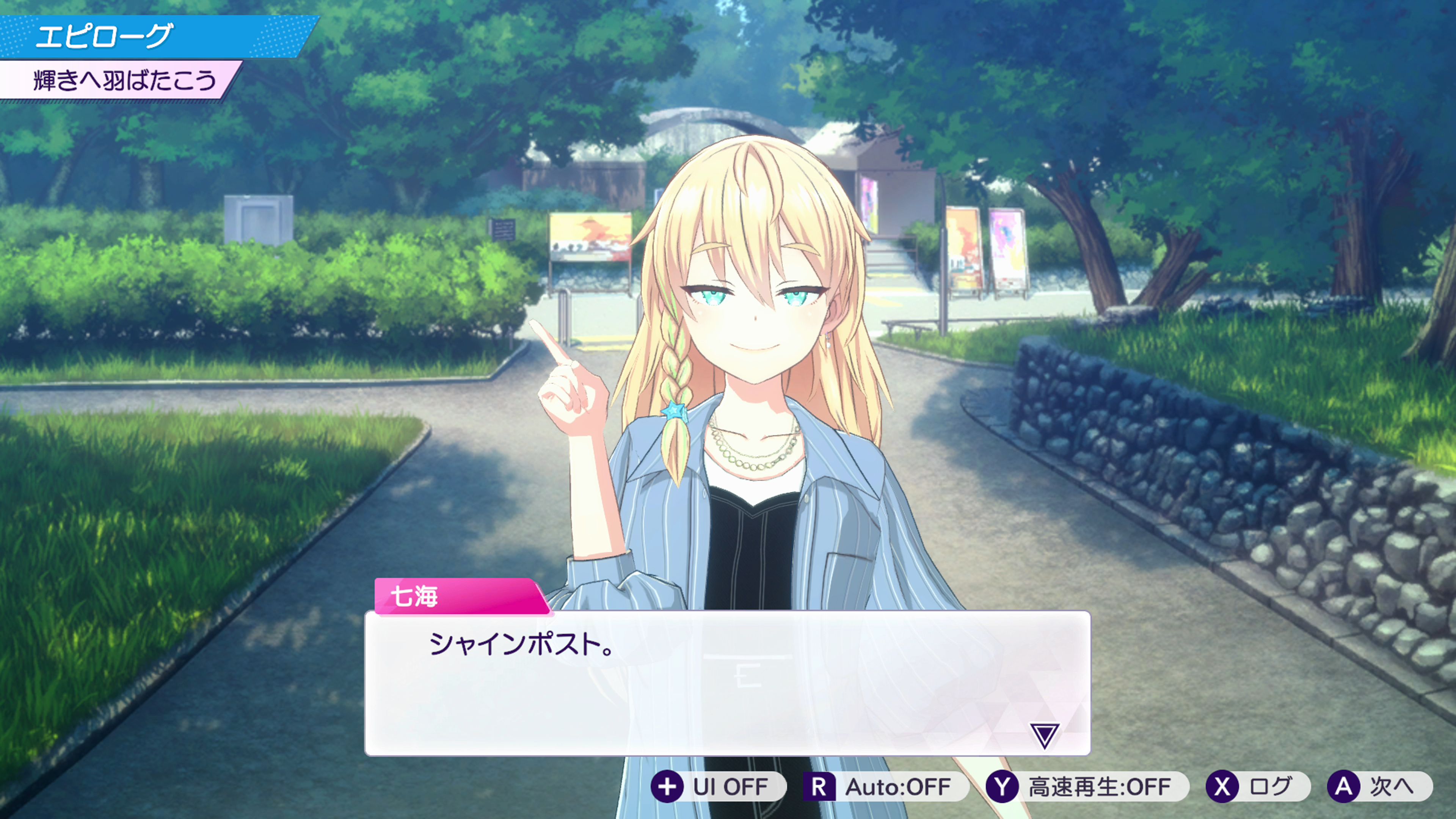Toggle 高速再生 fast playback
The width and height of the screenshot is (1456, 819).
[x=1086, y=786]
